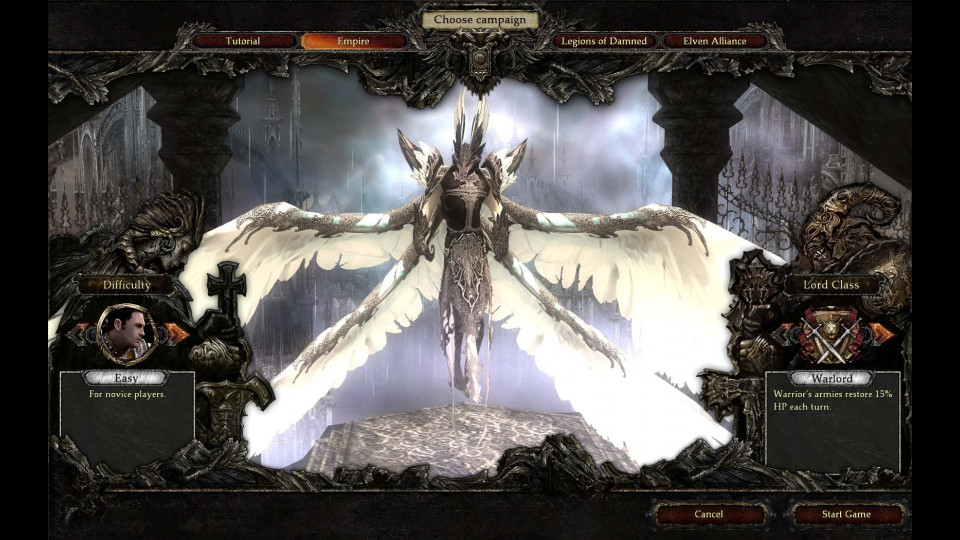Click the difficulty portrait icon
960x540 pixels.
(x=127, y=333)
